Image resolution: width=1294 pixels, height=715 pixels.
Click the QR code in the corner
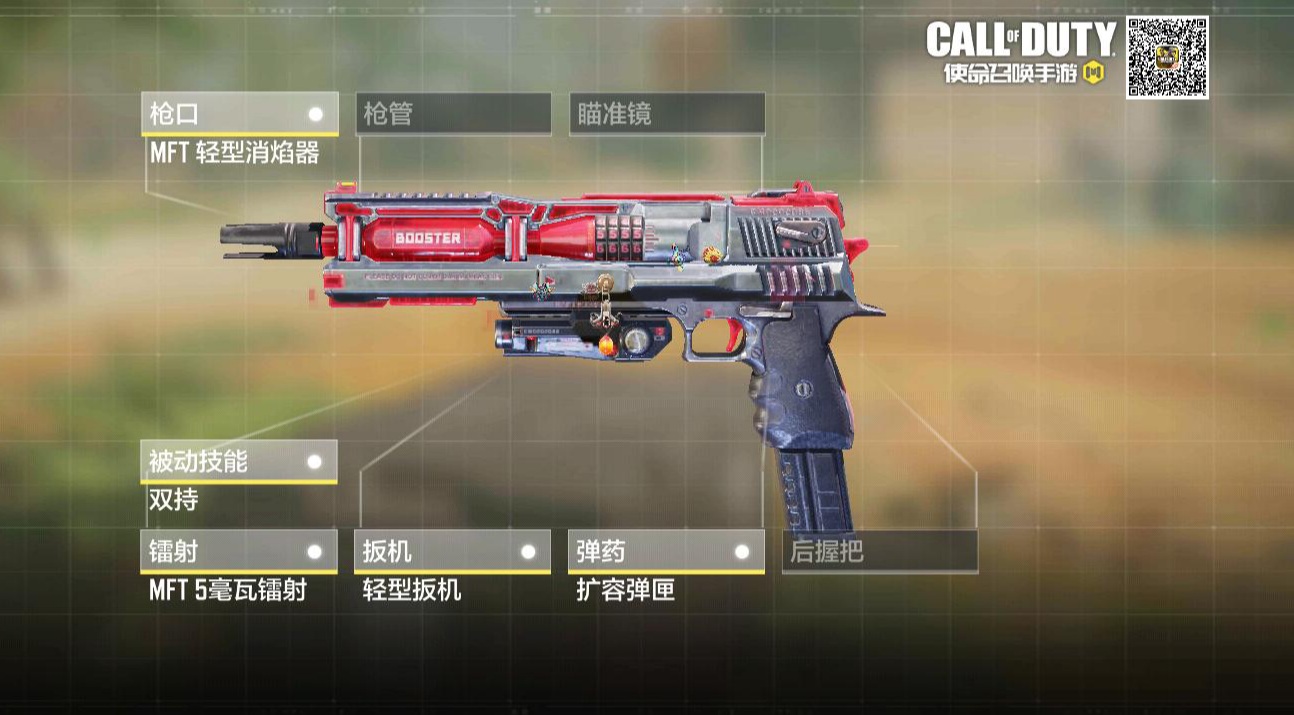(x=1167, y=58)
